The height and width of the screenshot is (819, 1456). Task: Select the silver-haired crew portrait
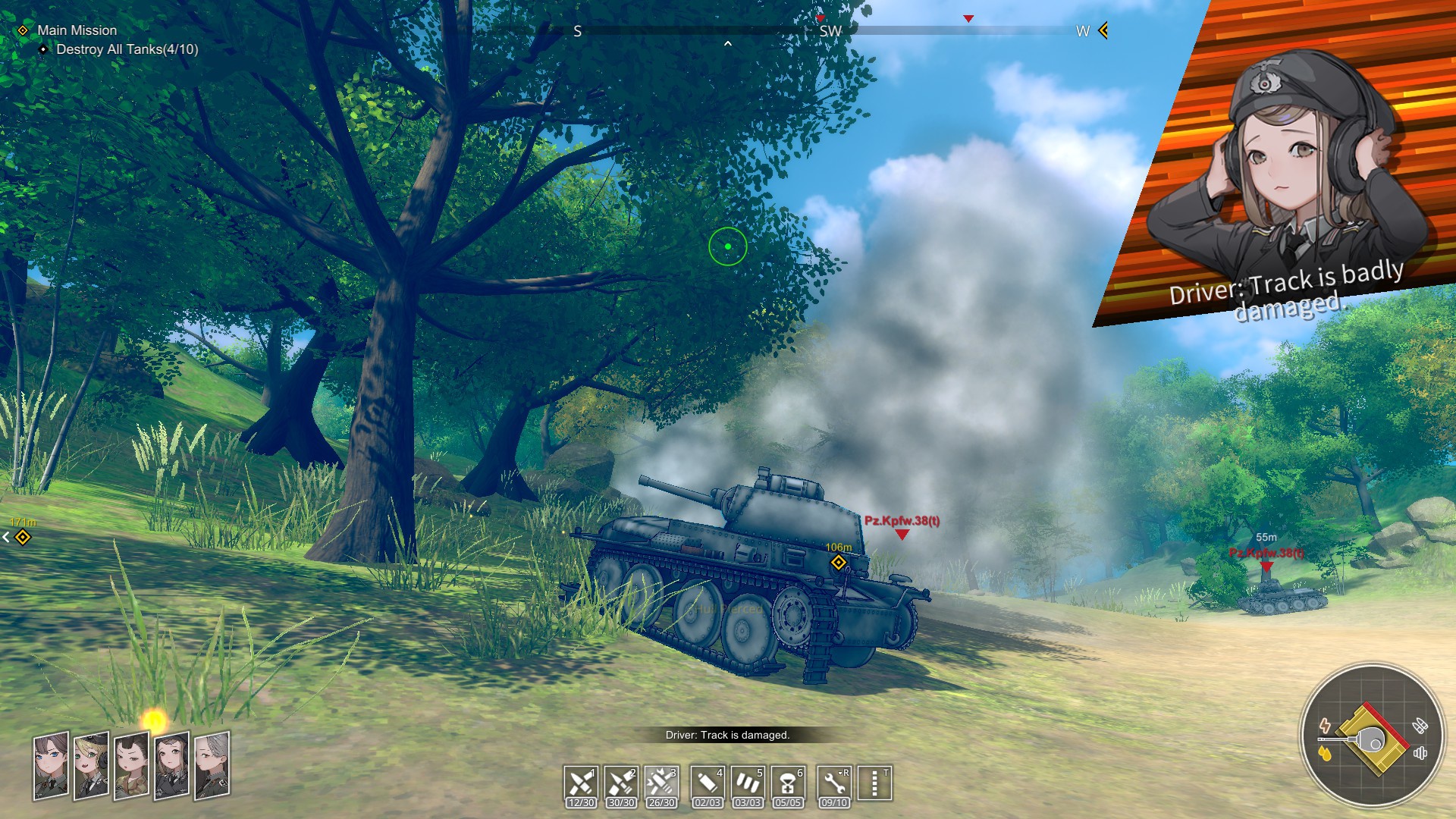click(212, 764)
